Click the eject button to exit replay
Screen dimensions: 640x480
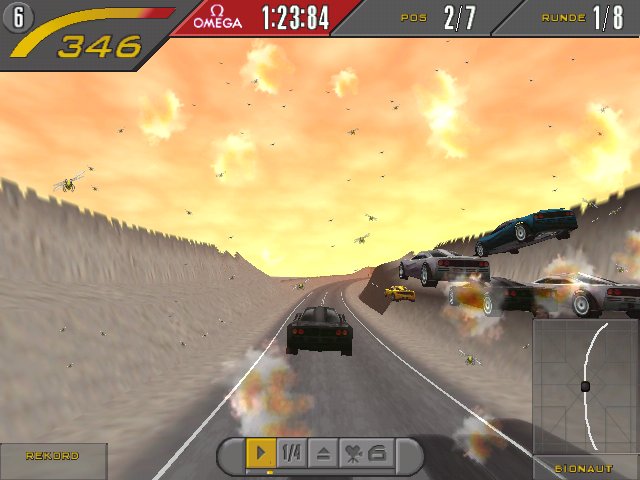323,453
